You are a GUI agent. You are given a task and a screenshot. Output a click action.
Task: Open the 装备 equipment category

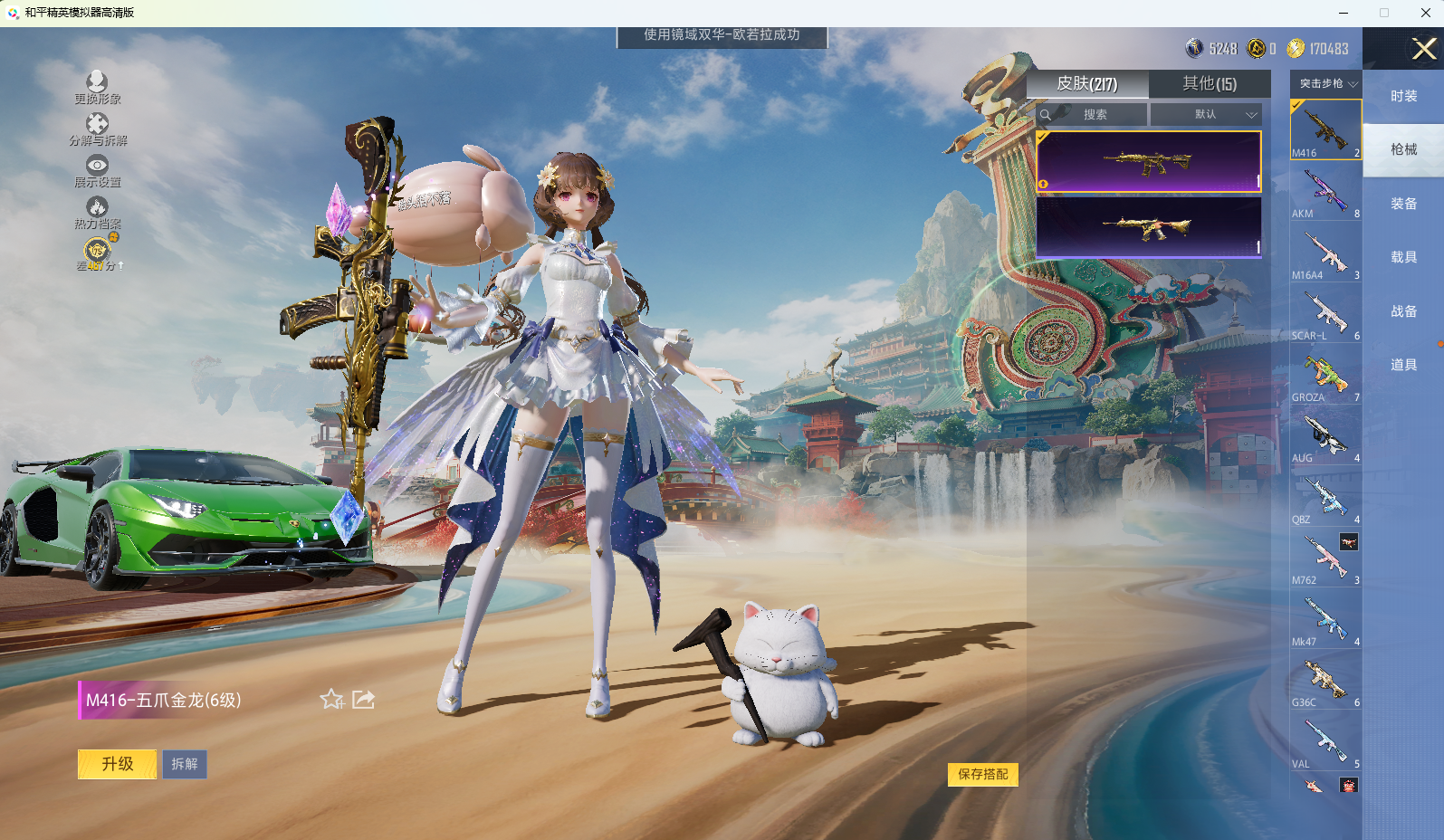(x=1403, y=204)
